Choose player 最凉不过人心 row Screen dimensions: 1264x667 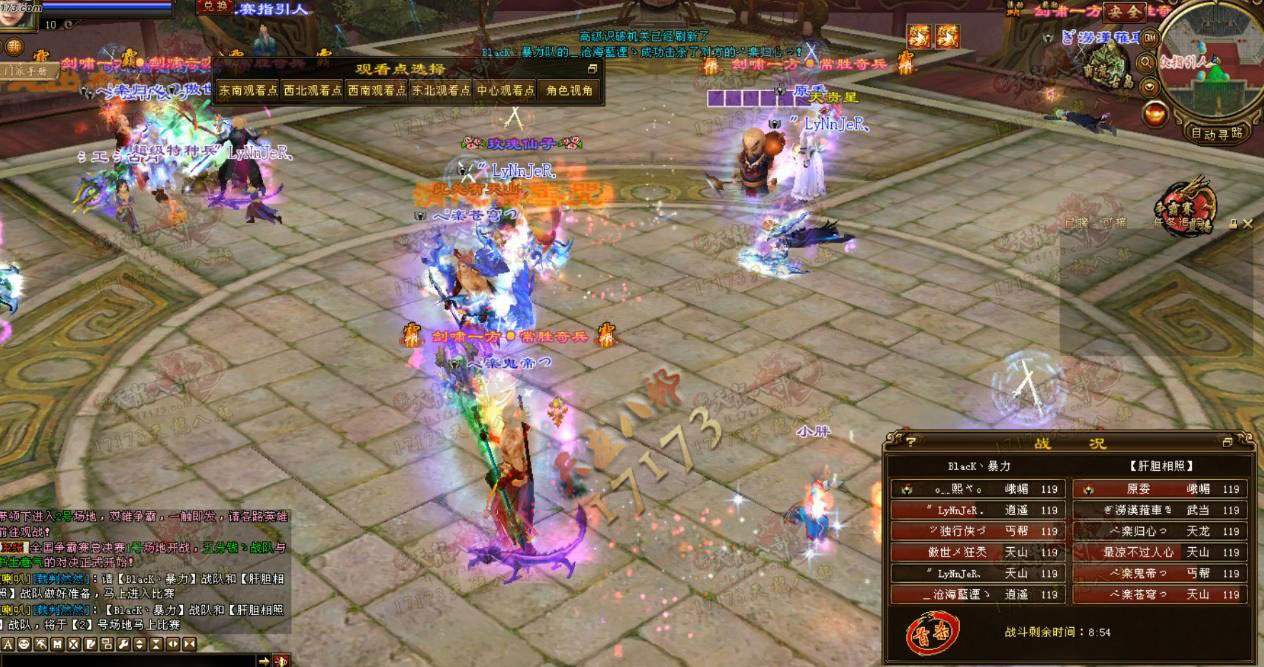1159,552
